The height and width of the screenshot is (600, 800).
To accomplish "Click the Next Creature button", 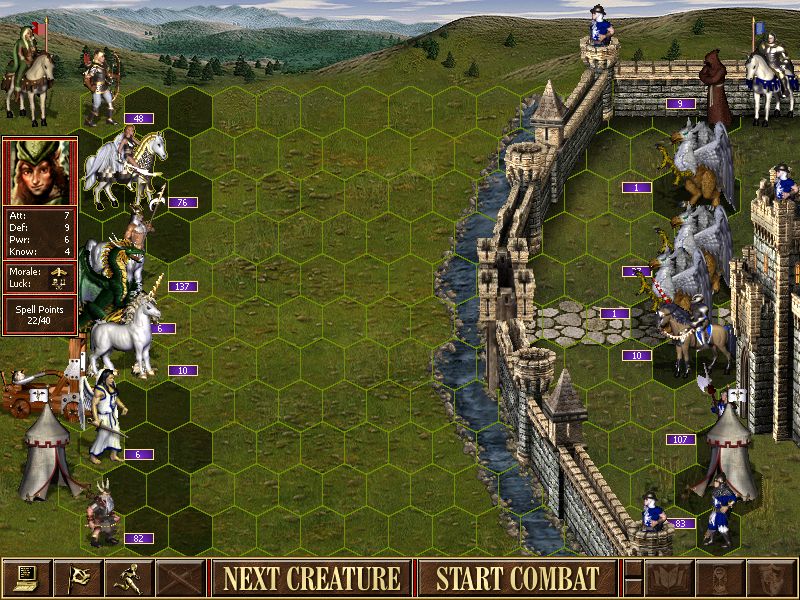I will point(311,578).
